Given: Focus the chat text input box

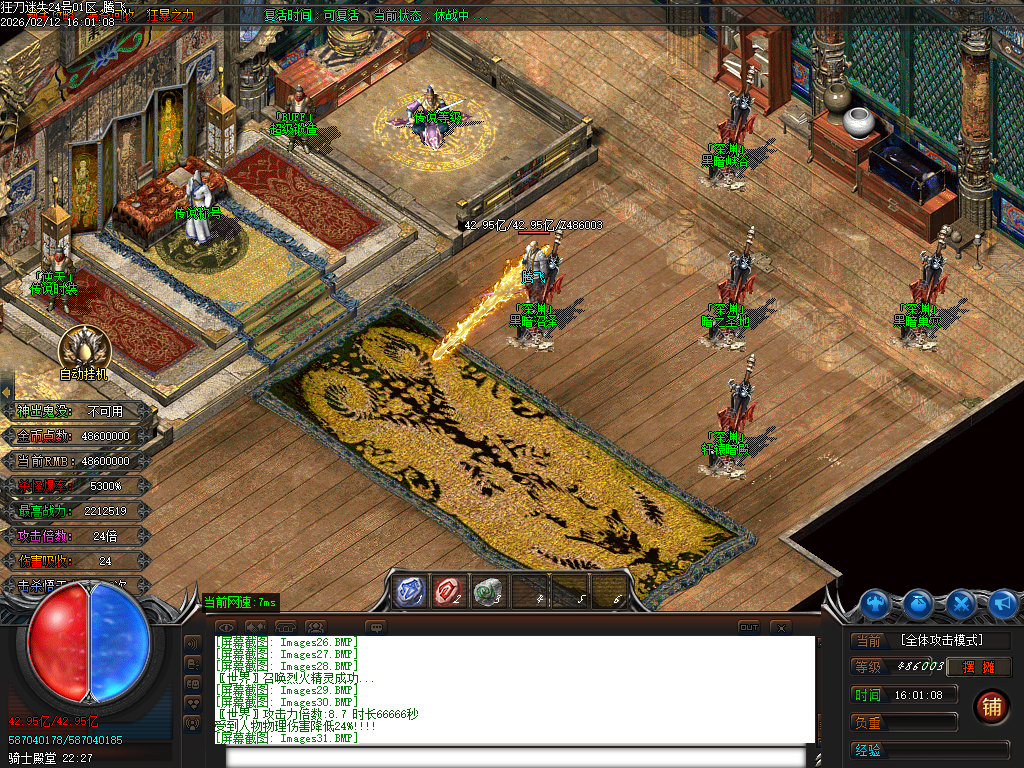Looking at the screenshot, I should click(x=520, y=757).
